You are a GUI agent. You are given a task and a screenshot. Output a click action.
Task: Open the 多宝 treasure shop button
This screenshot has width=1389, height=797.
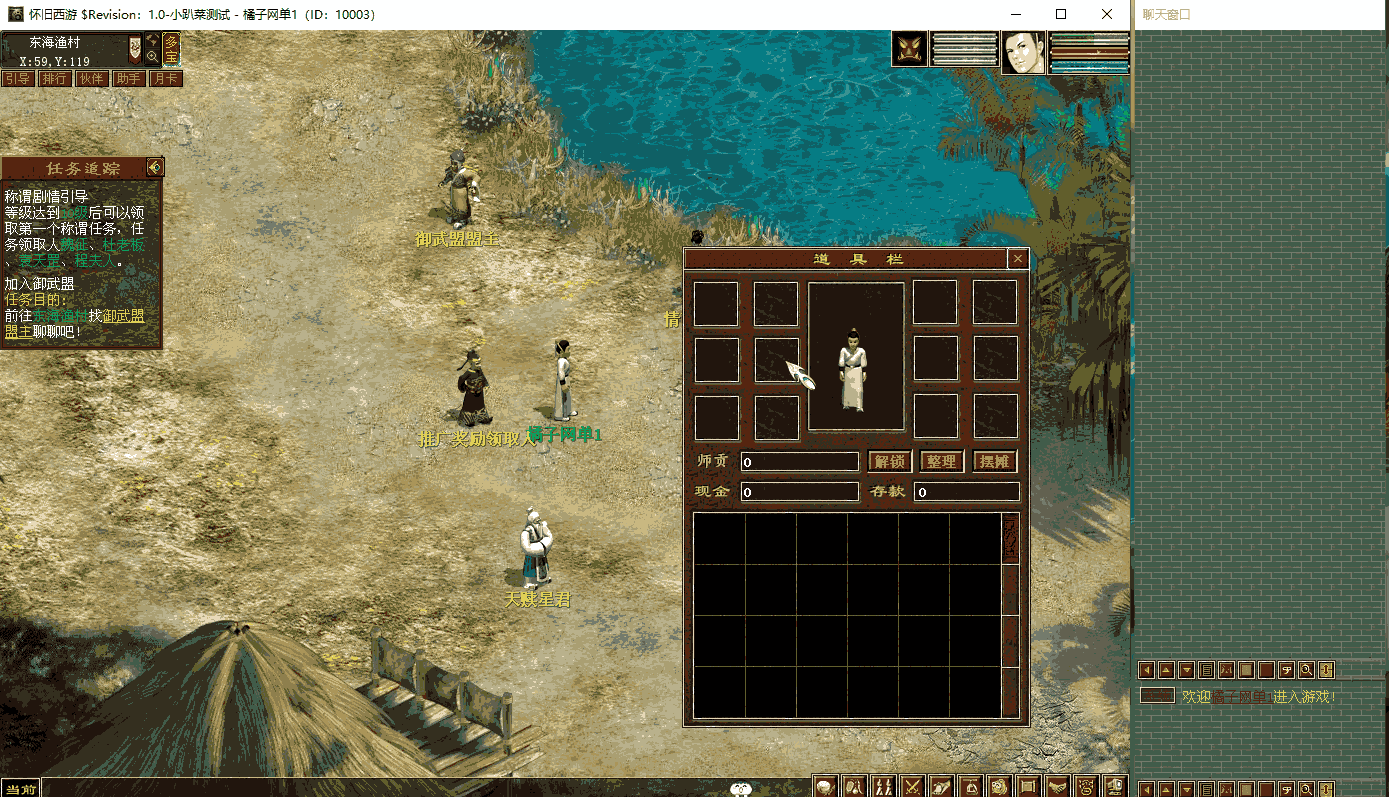[x=172, y=49]
